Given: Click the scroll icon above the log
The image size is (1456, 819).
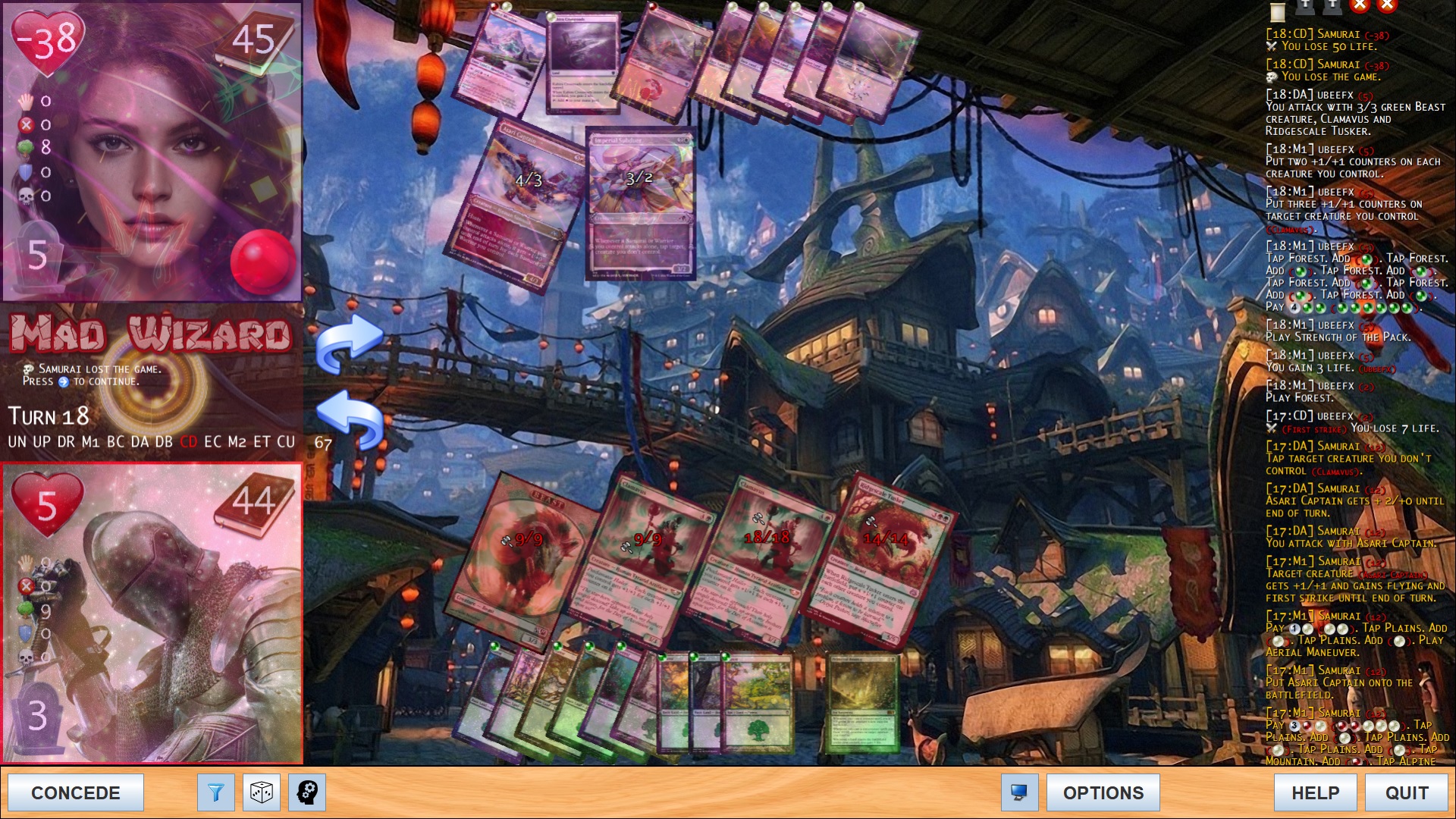Looking at the screenshot, I should click(1279, 11).
